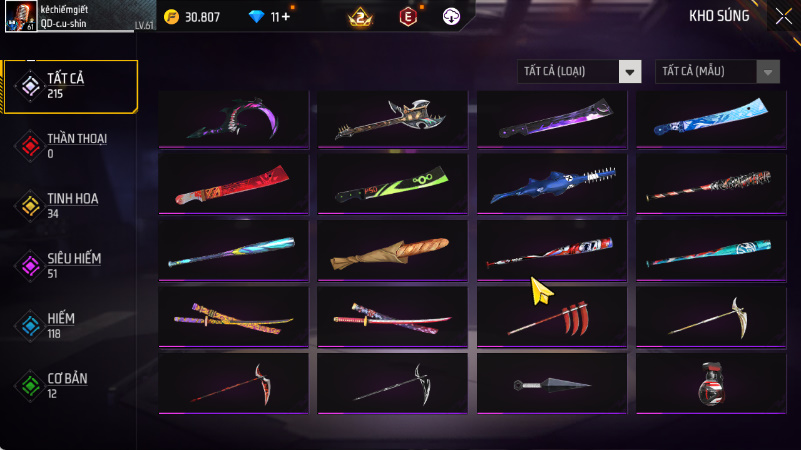Screen dimensions: 801x450
Task: Open the Thần Thoại rarity tab
Action: point(70,145)
